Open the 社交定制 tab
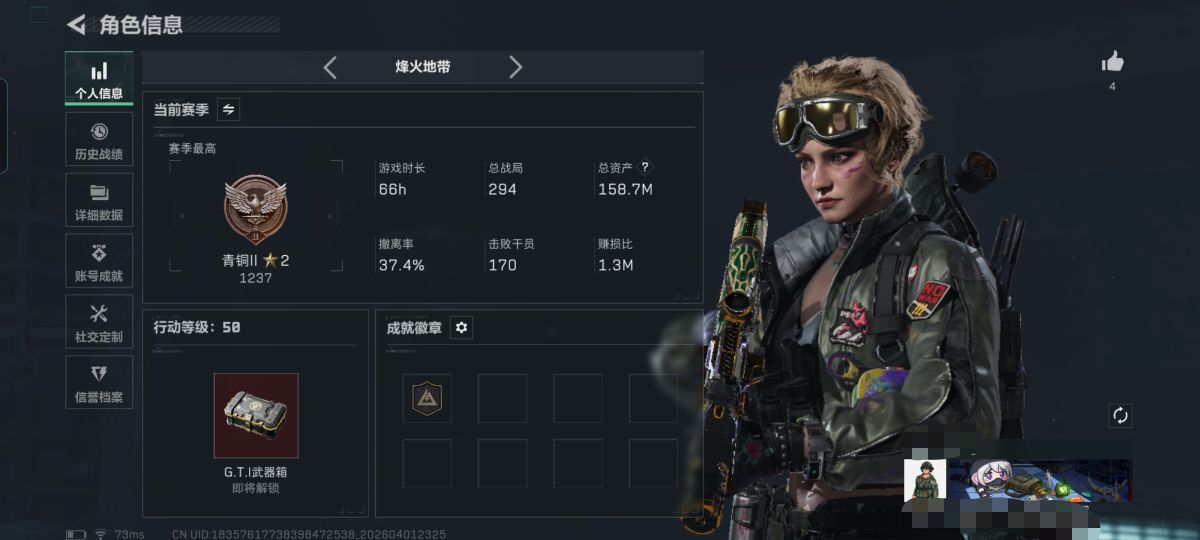Viewport: 1200px width, 540px height. (99, 322)
